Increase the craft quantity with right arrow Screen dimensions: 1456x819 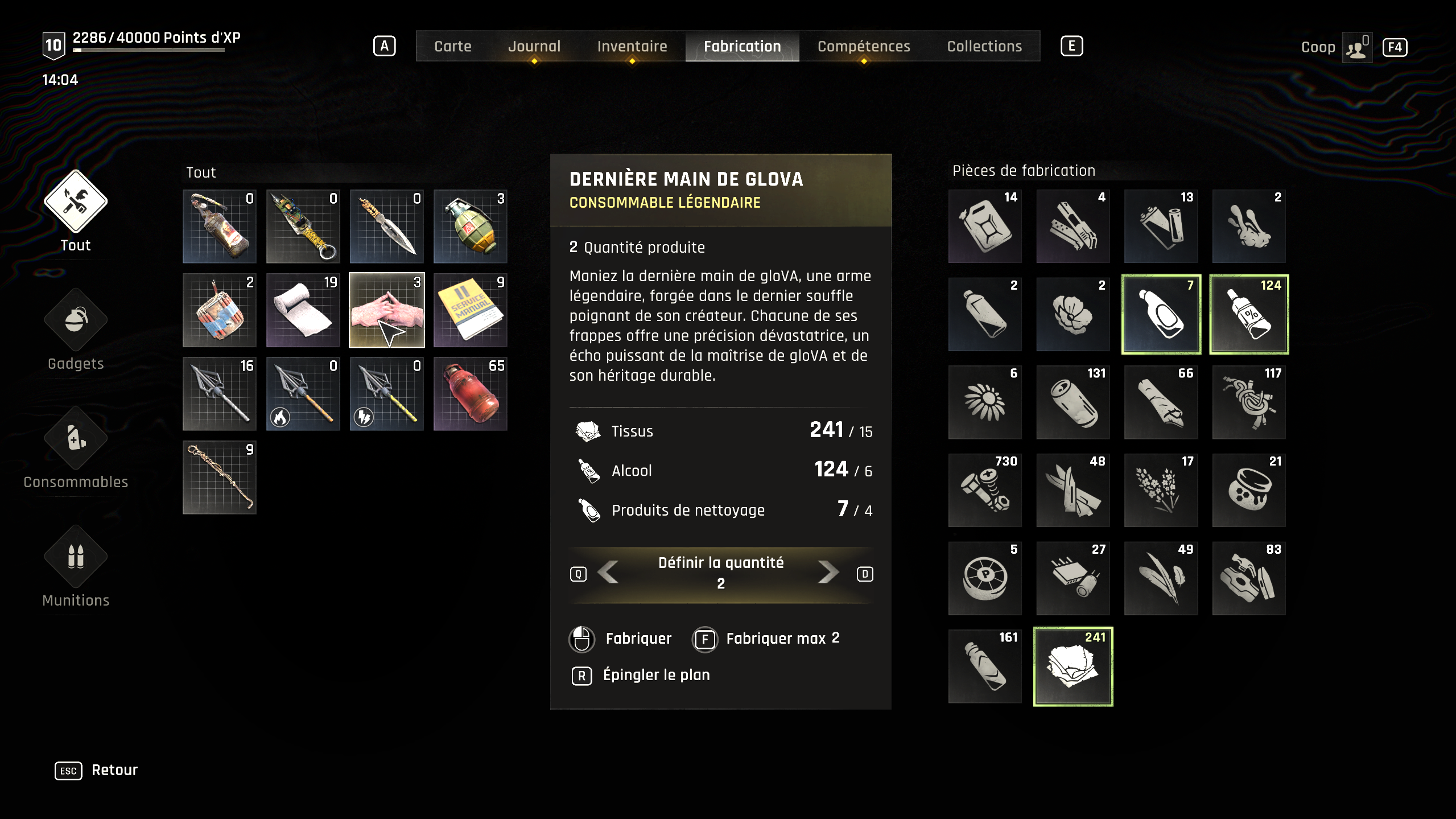tap(828, 573)
